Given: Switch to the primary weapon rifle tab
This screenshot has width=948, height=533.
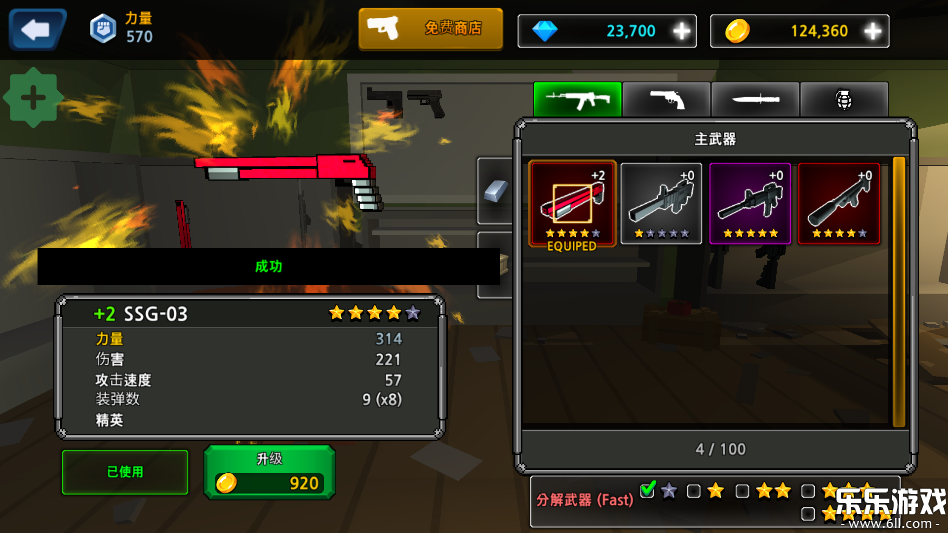Looking at the screenshot, I should coord(577,99).
